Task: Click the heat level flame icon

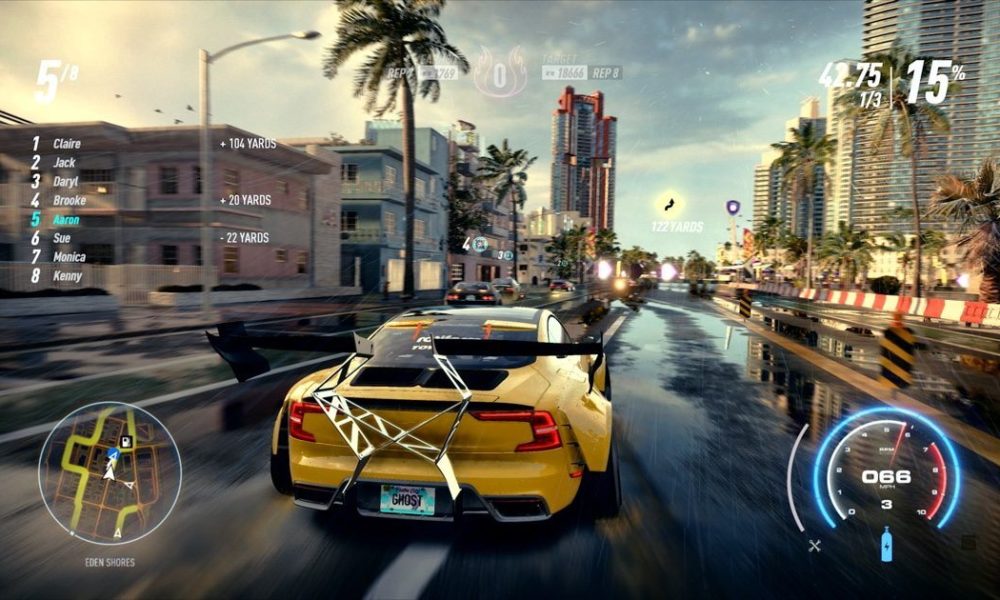Action: pos(500,72)
